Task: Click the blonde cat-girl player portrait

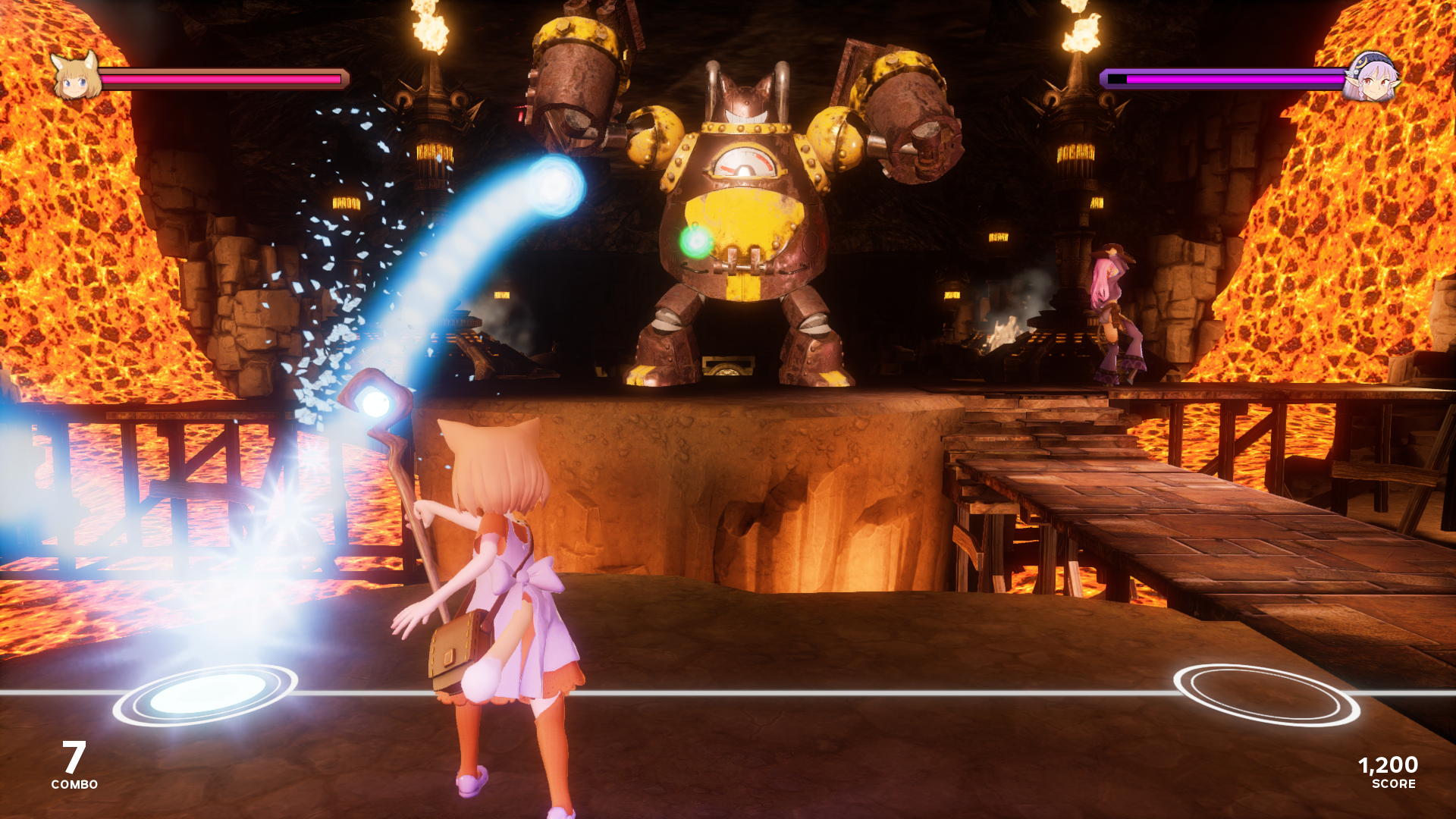Action: [x=76, y=76]
